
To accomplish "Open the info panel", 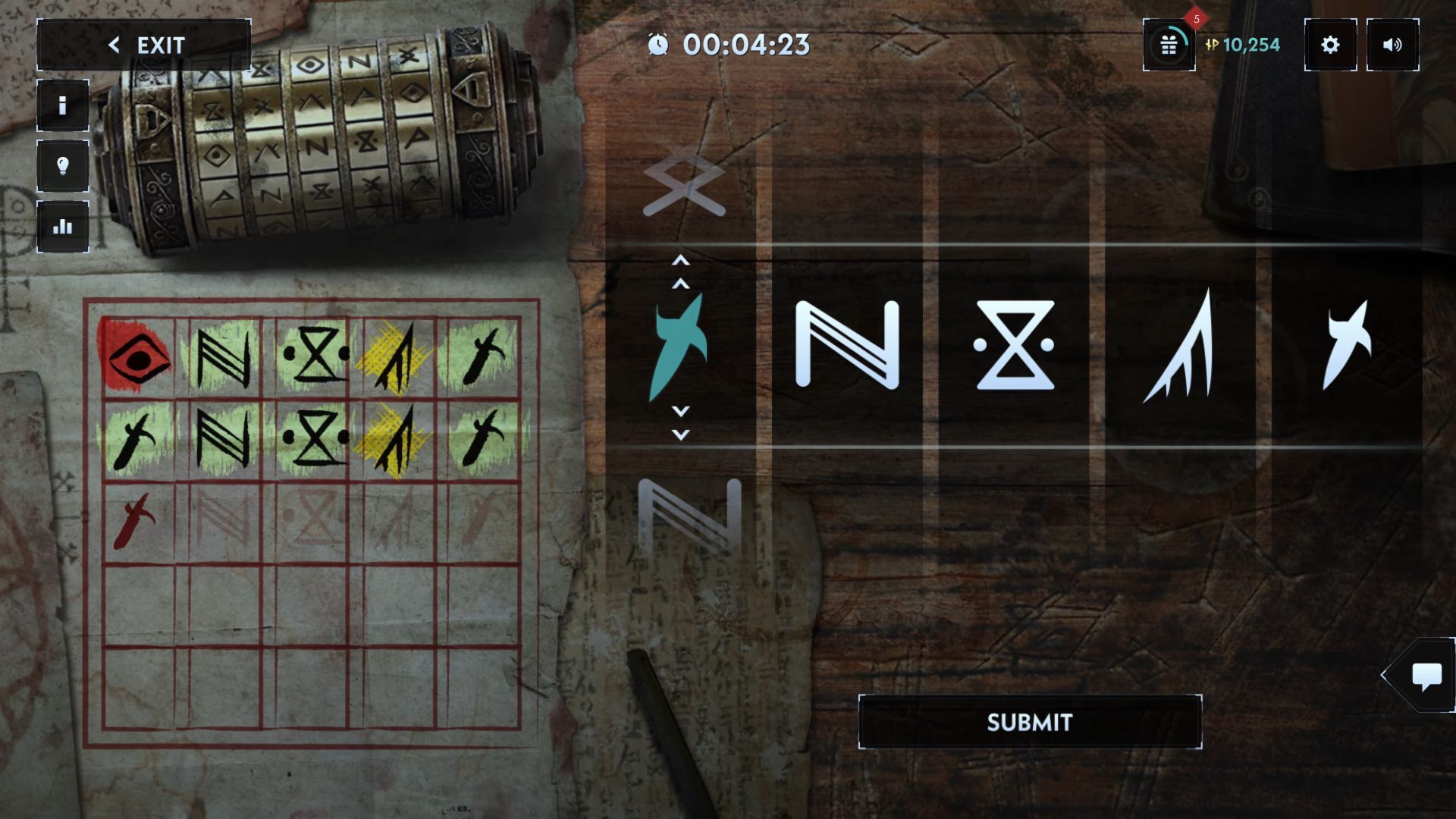I will [x=63, y=105].
